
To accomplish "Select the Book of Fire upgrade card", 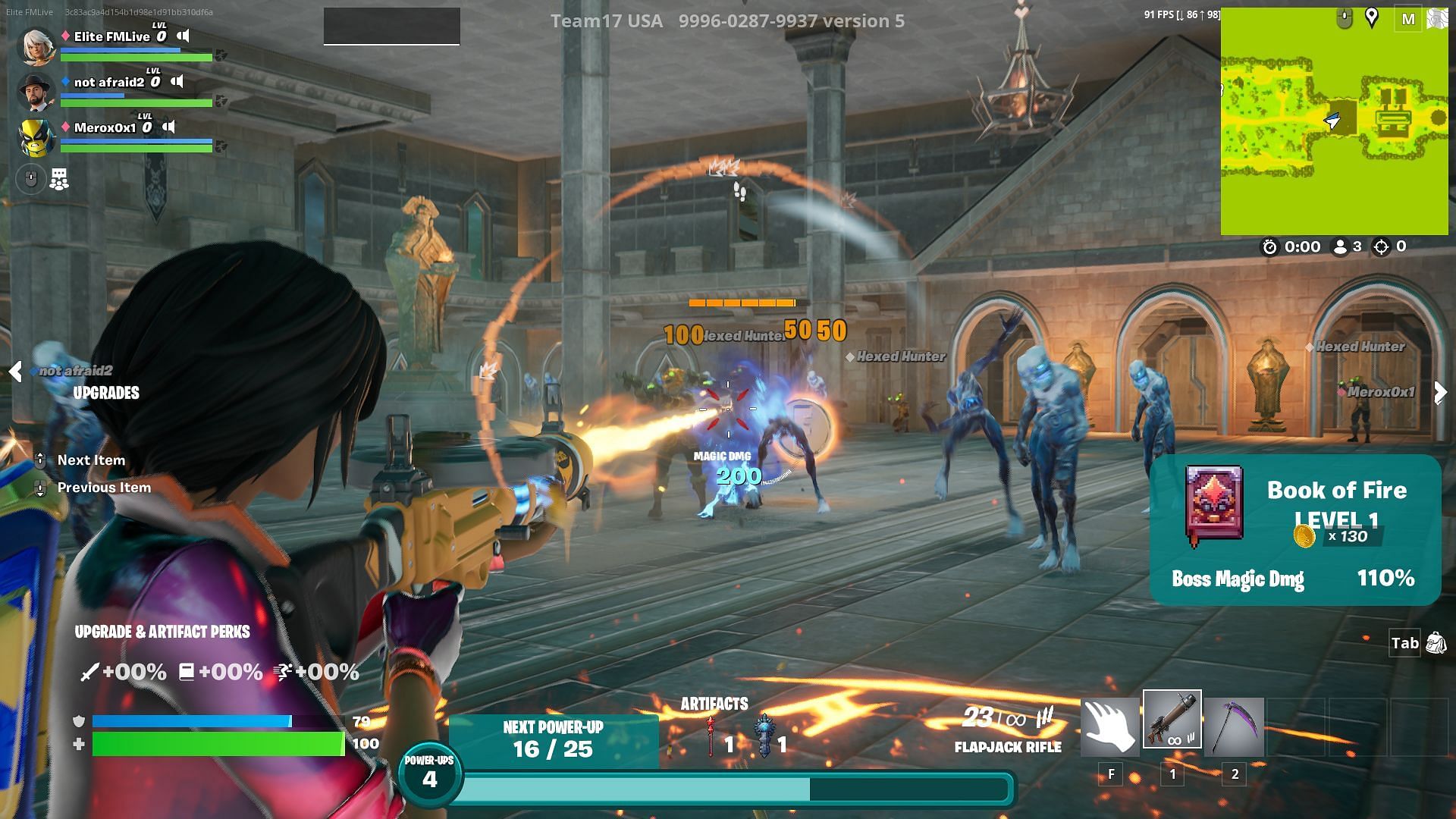I will pyautogui.click(x=1294, y=529).
